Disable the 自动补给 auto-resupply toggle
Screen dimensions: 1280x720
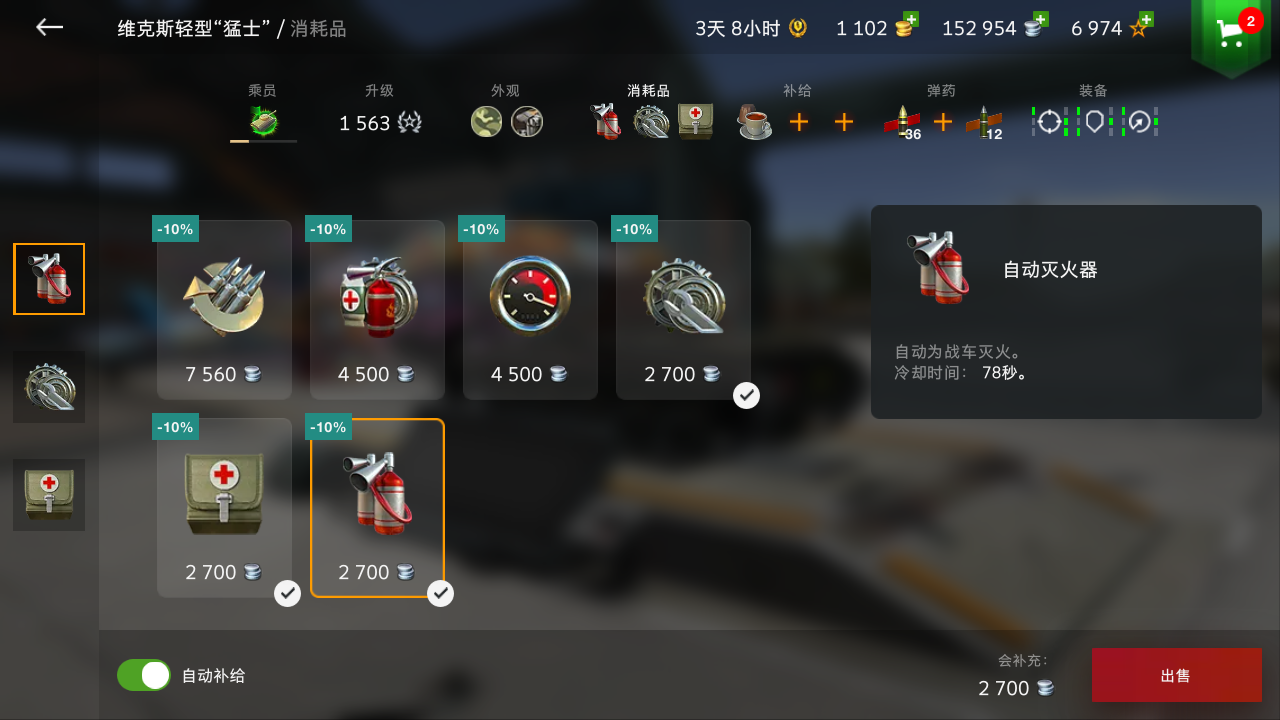click(x=143, y=675)
